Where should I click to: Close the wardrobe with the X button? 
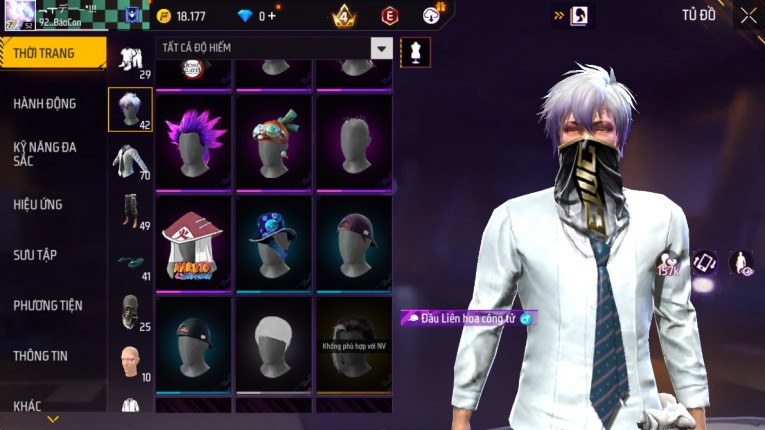(748, 15)
